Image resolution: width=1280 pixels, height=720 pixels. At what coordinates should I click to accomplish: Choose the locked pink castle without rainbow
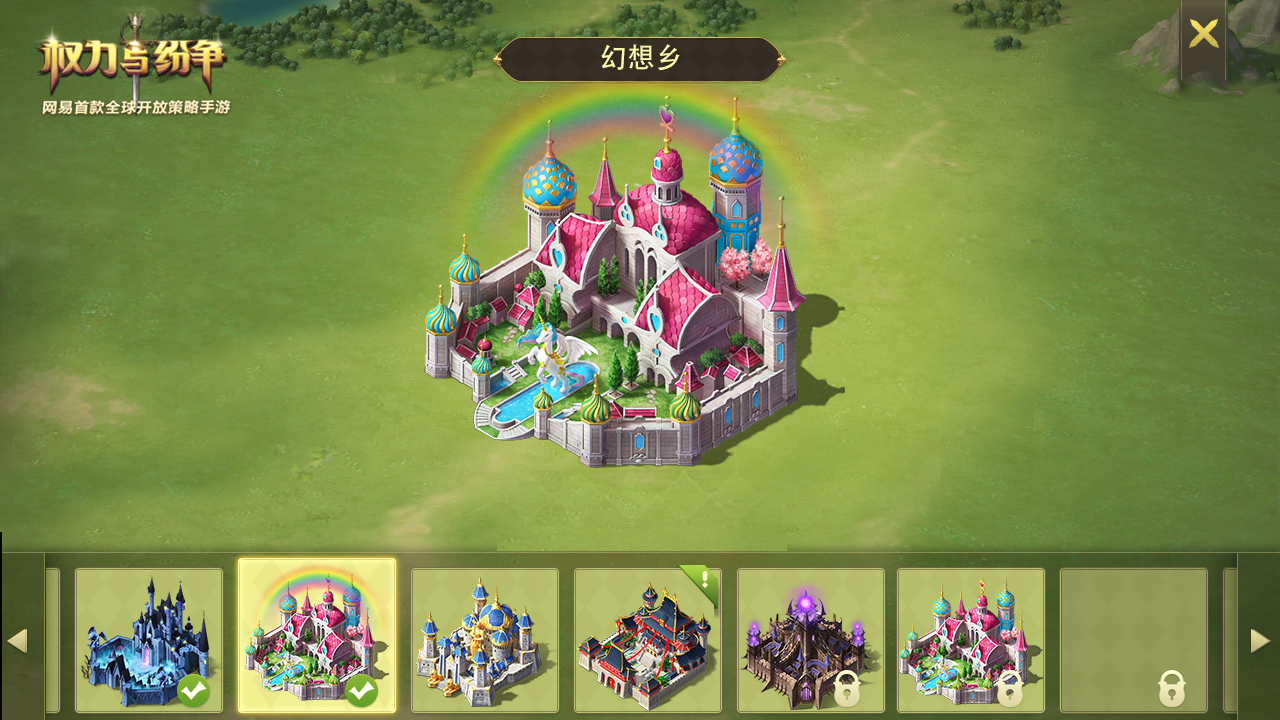coord(971,640)
